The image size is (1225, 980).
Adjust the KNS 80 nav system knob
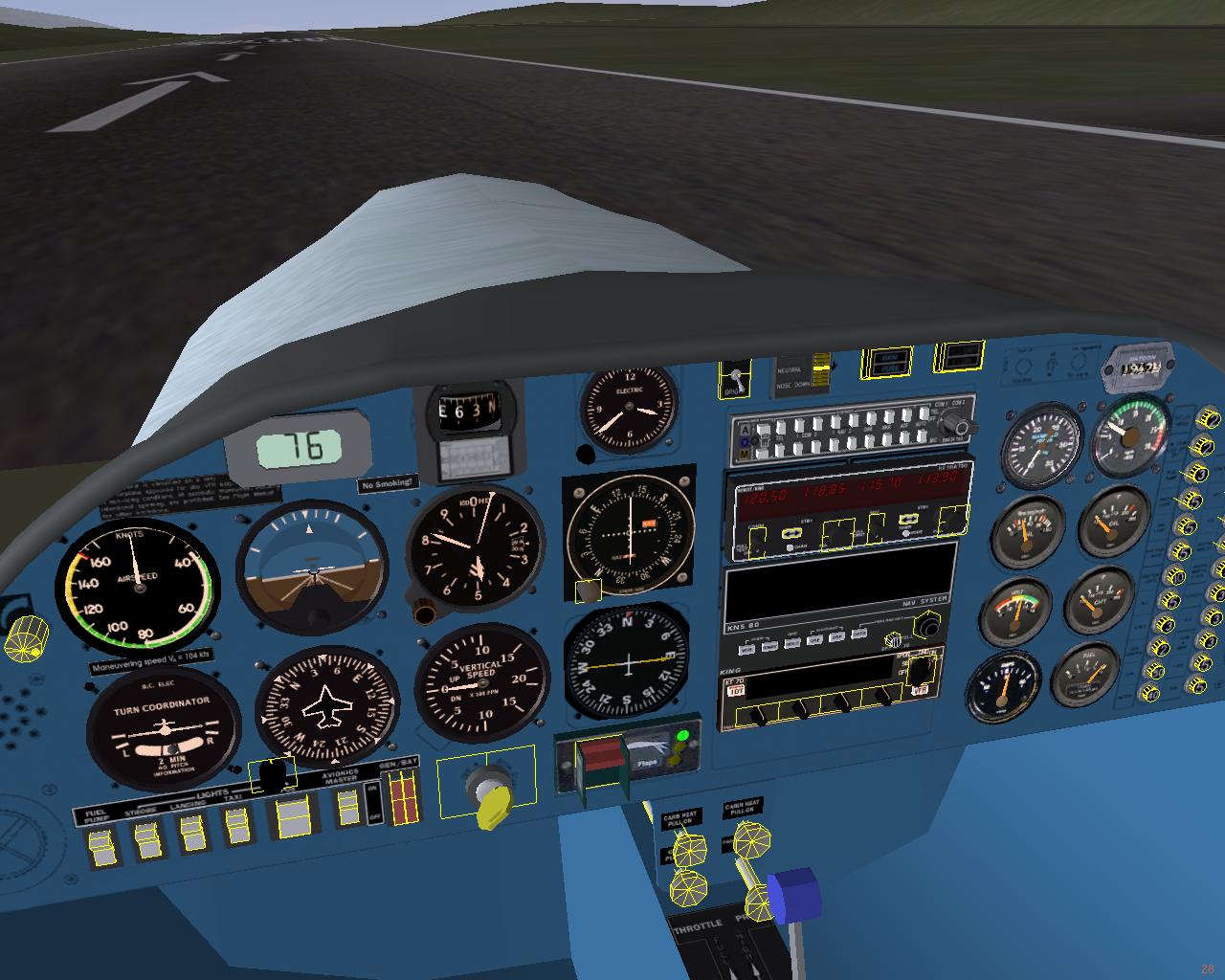pos(926,626)
